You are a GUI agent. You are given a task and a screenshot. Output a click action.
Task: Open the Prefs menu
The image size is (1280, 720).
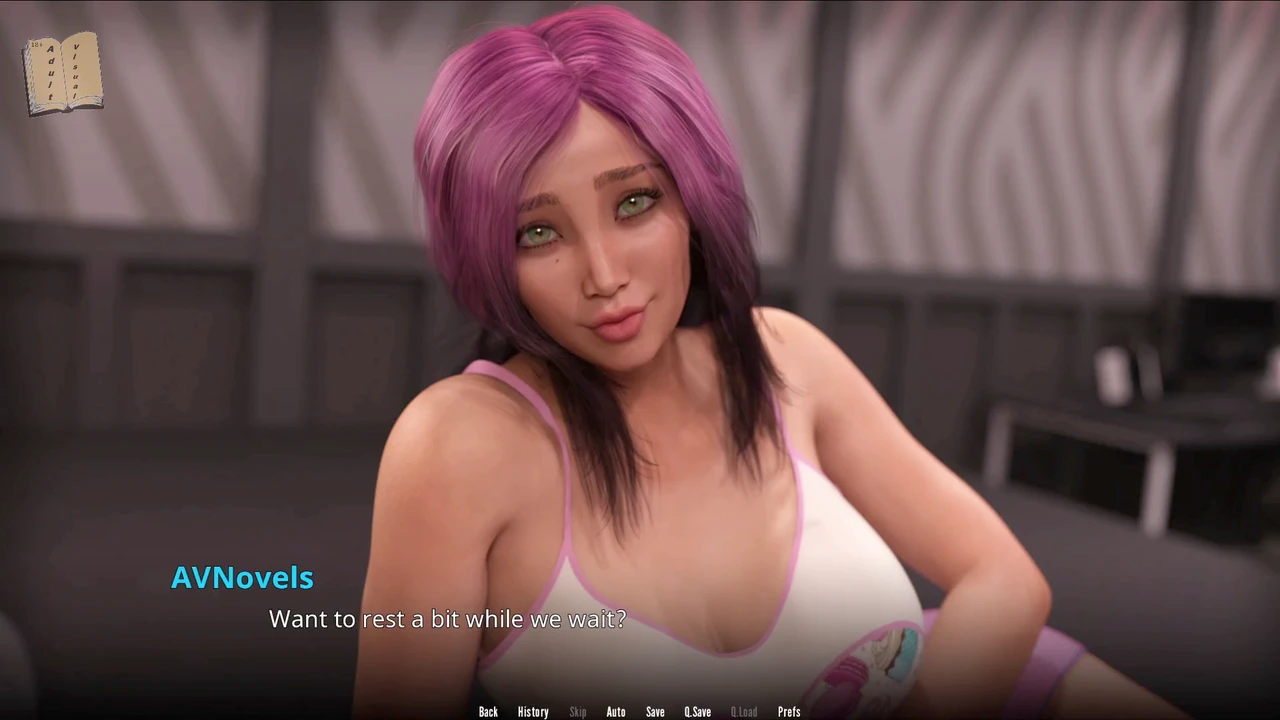click(789, 712)
